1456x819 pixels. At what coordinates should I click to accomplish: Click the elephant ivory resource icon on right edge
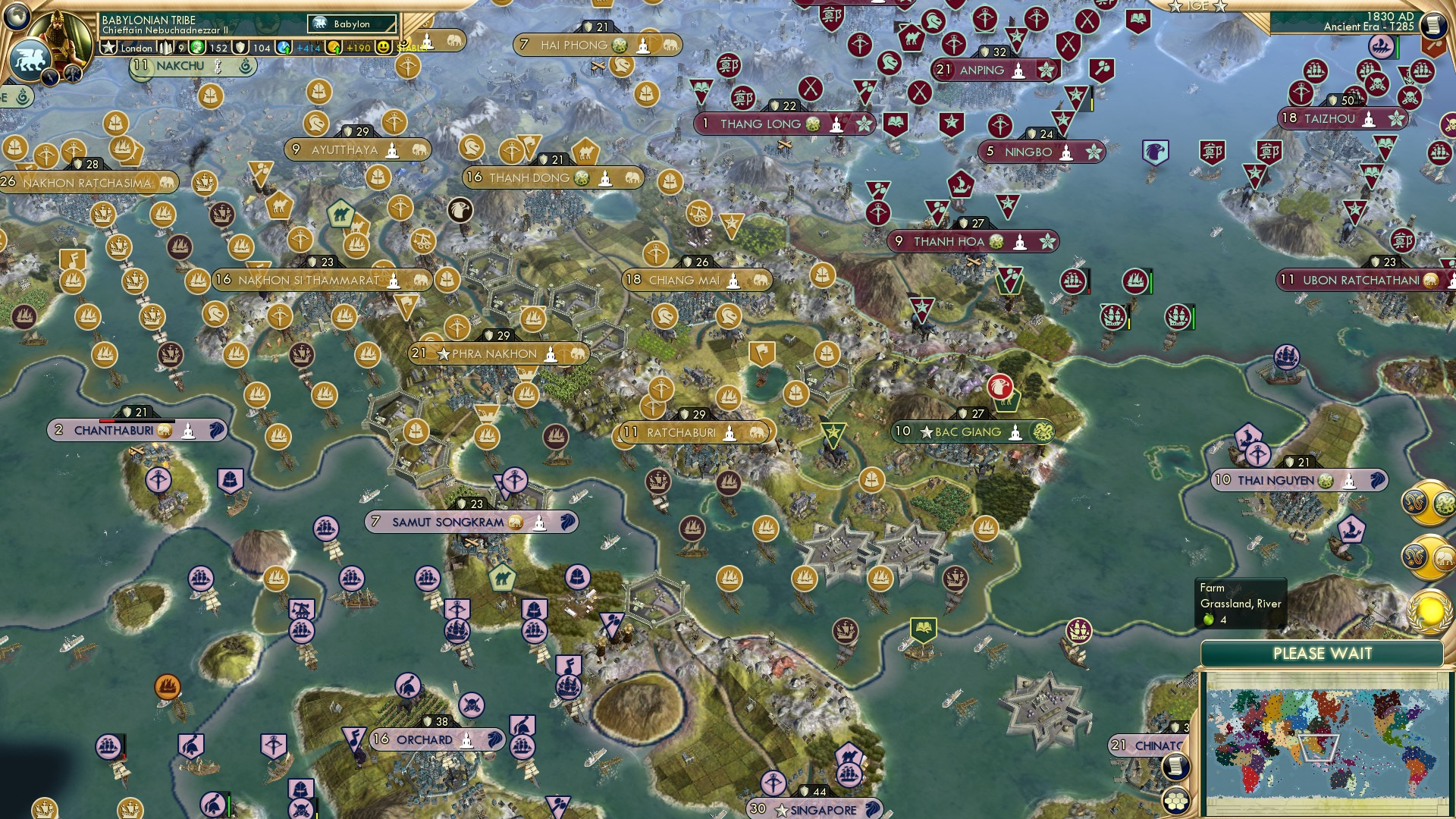pos(1445,557)
